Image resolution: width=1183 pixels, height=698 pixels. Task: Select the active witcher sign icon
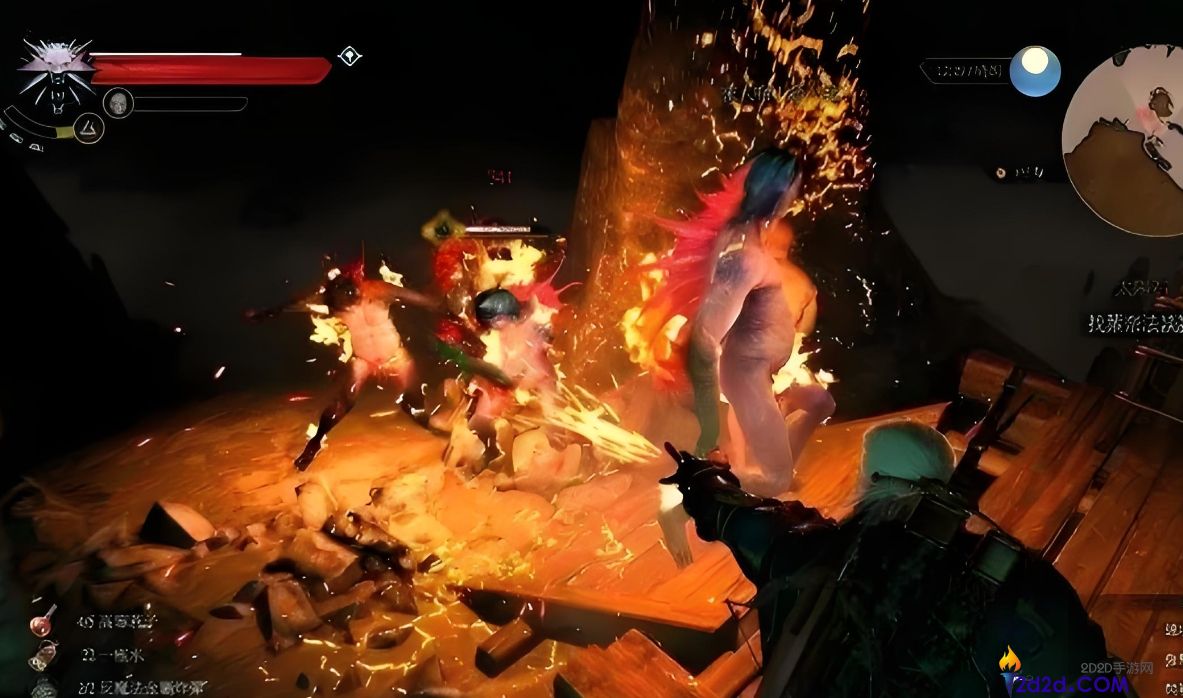click(90, 128)
